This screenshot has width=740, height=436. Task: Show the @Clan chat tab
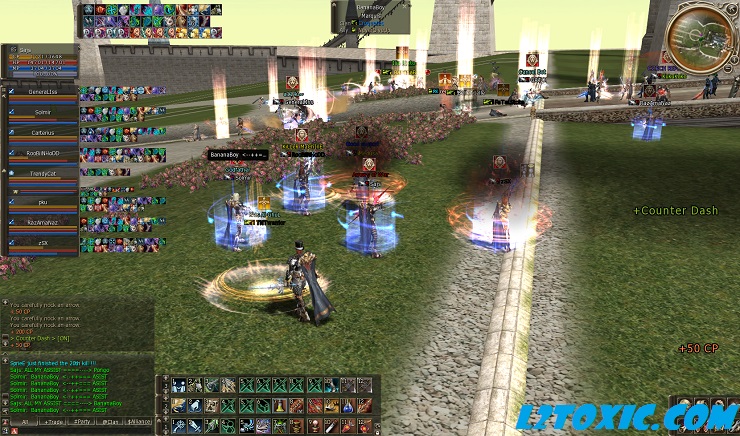click(x=112, y=423)
